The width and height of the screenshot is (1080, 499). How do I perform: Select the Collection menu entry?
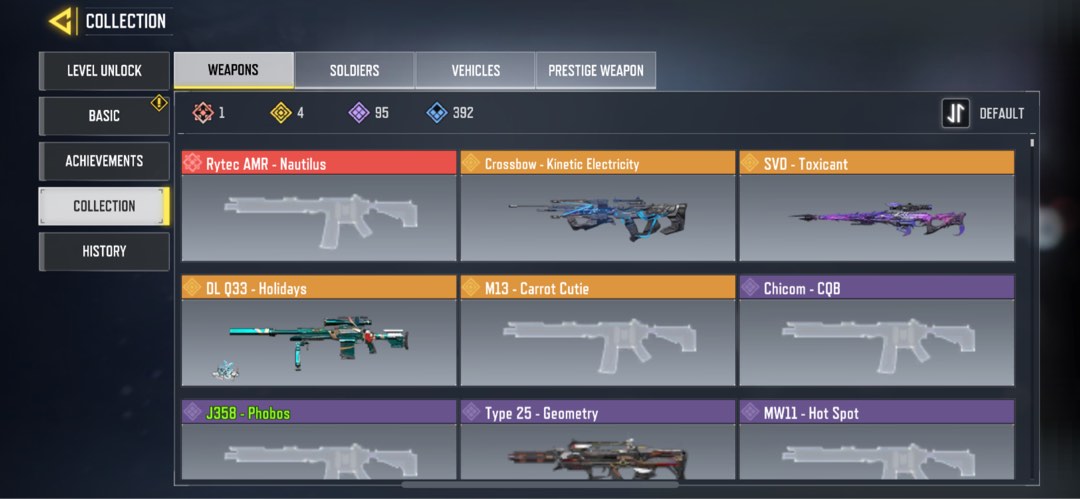click(104, 206)
